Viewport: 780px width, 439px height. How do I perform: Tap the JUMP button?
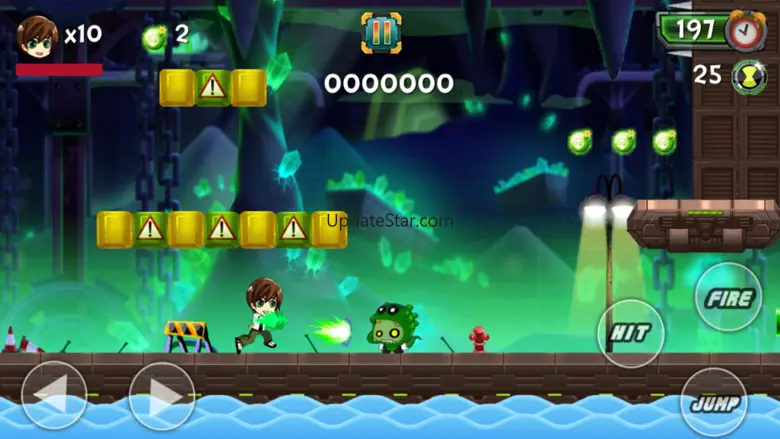pos(714,403)
